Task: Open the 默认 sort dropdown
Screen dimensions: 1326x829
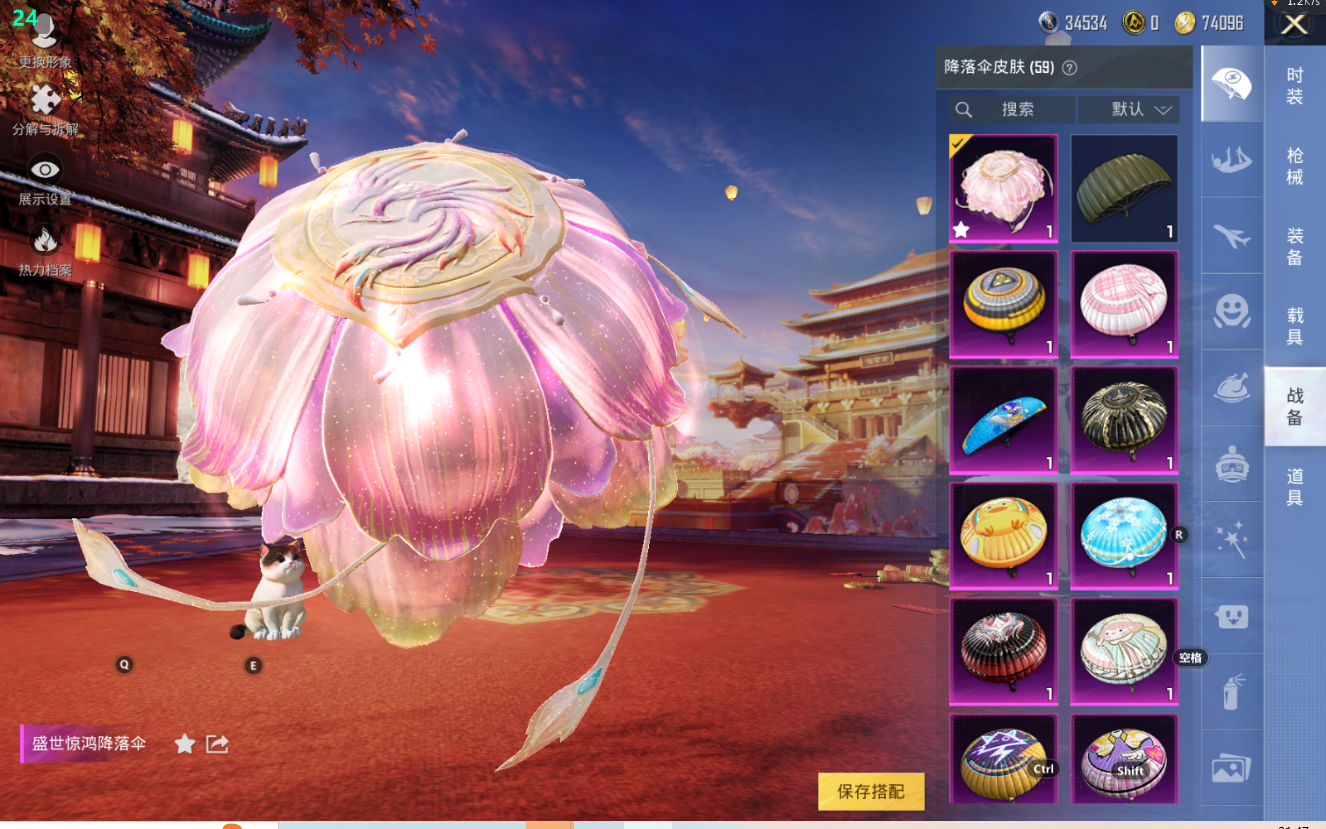Action: coord(1140,110)
